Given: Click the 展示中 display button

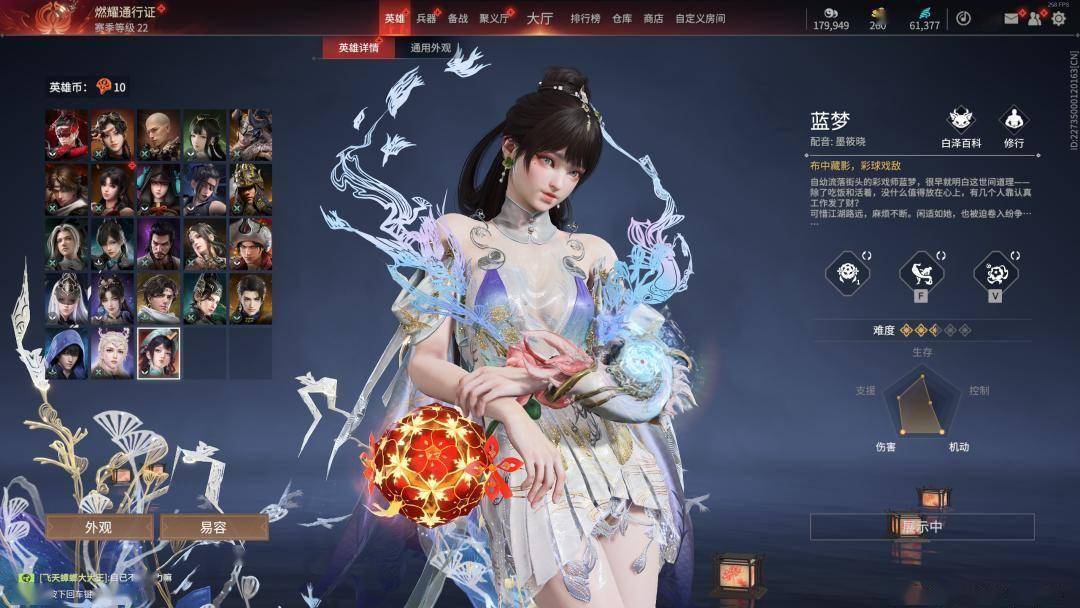Looking at the screenshot, I should (x=922, y=527).
